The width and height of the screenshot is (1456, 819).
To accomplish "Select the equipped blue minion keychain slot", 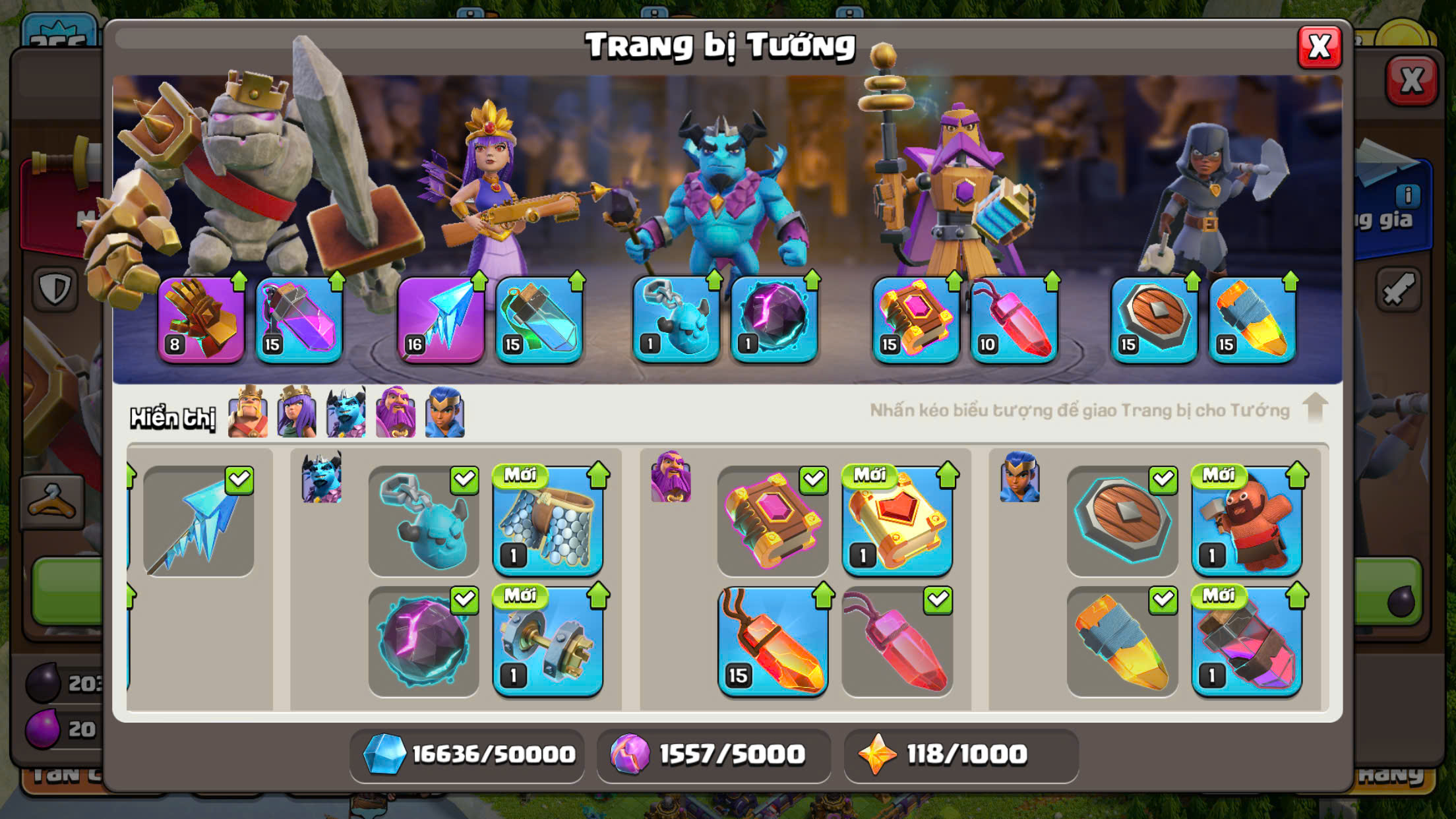I will tap(676, 320).
